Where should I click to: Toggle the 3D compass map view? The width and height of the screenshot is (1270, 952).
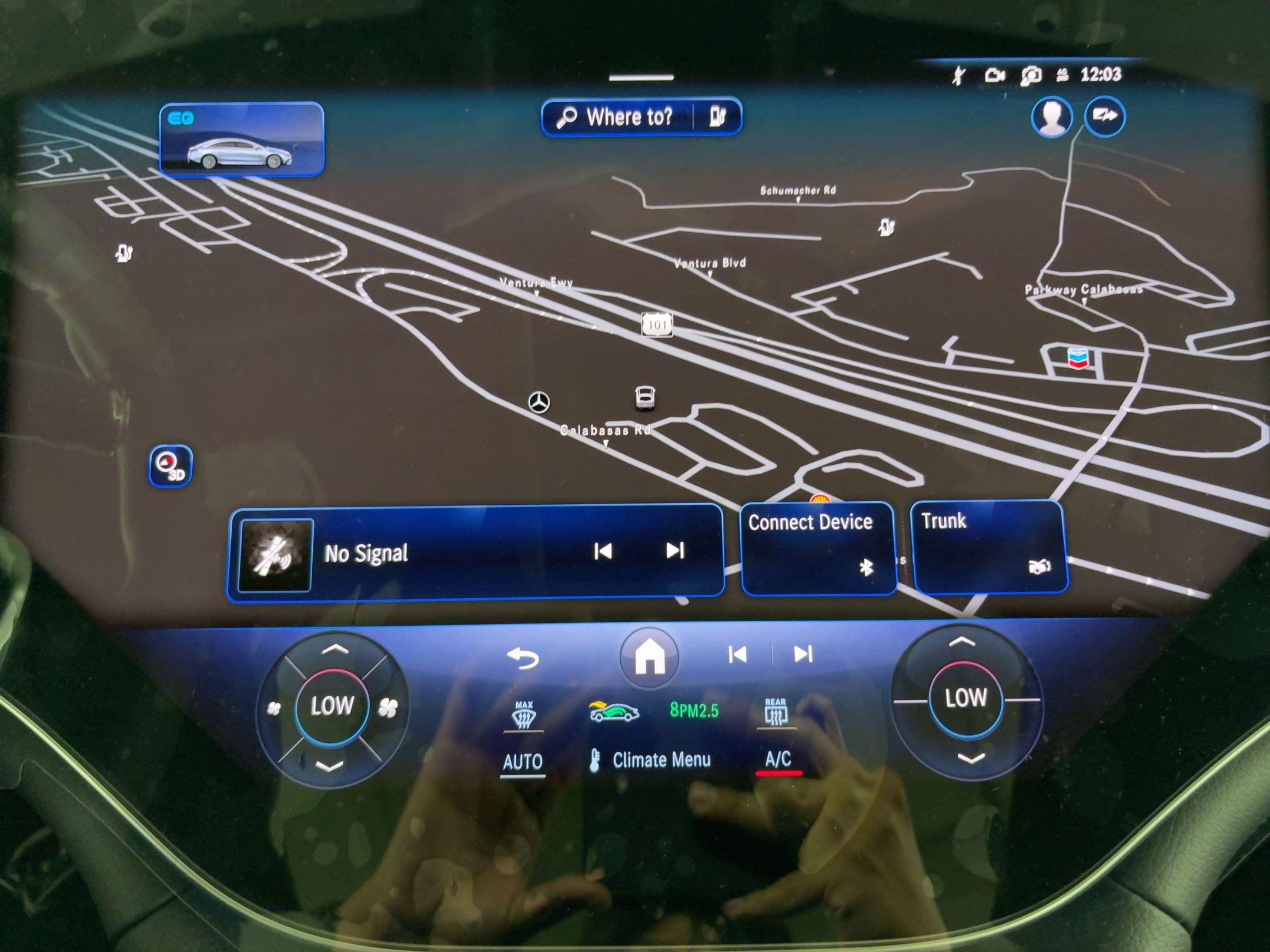(170, 466)
